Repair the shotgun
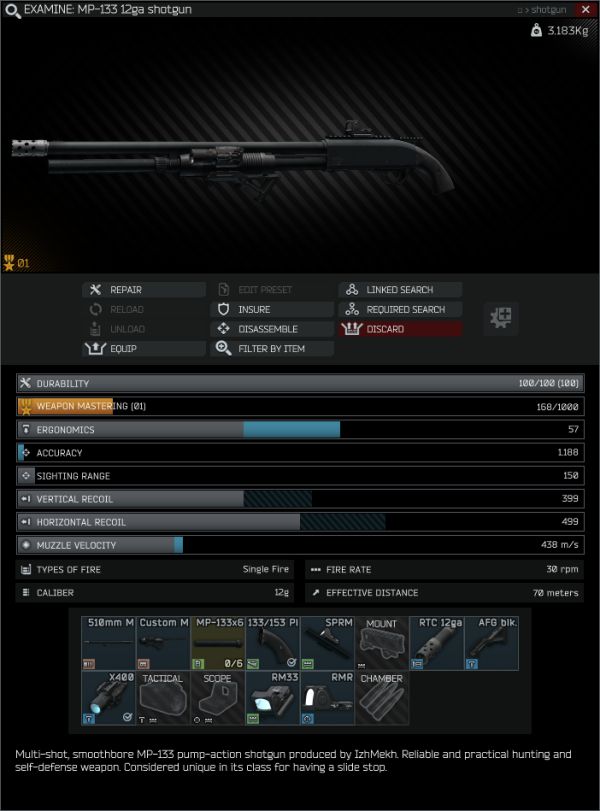 coord(144,290)
